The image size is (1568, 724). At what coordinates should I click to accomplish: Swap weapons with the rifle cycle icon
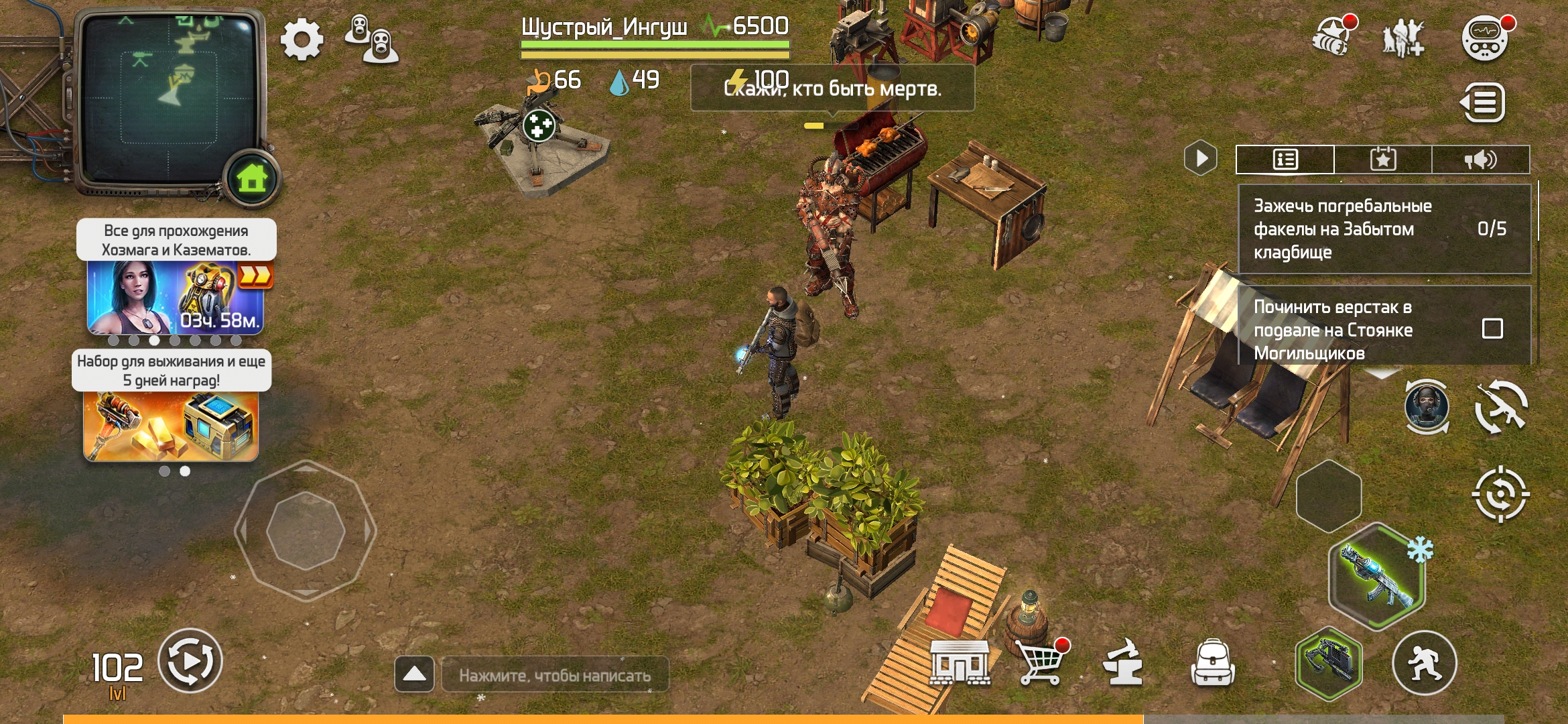[x=1501, y=407]
